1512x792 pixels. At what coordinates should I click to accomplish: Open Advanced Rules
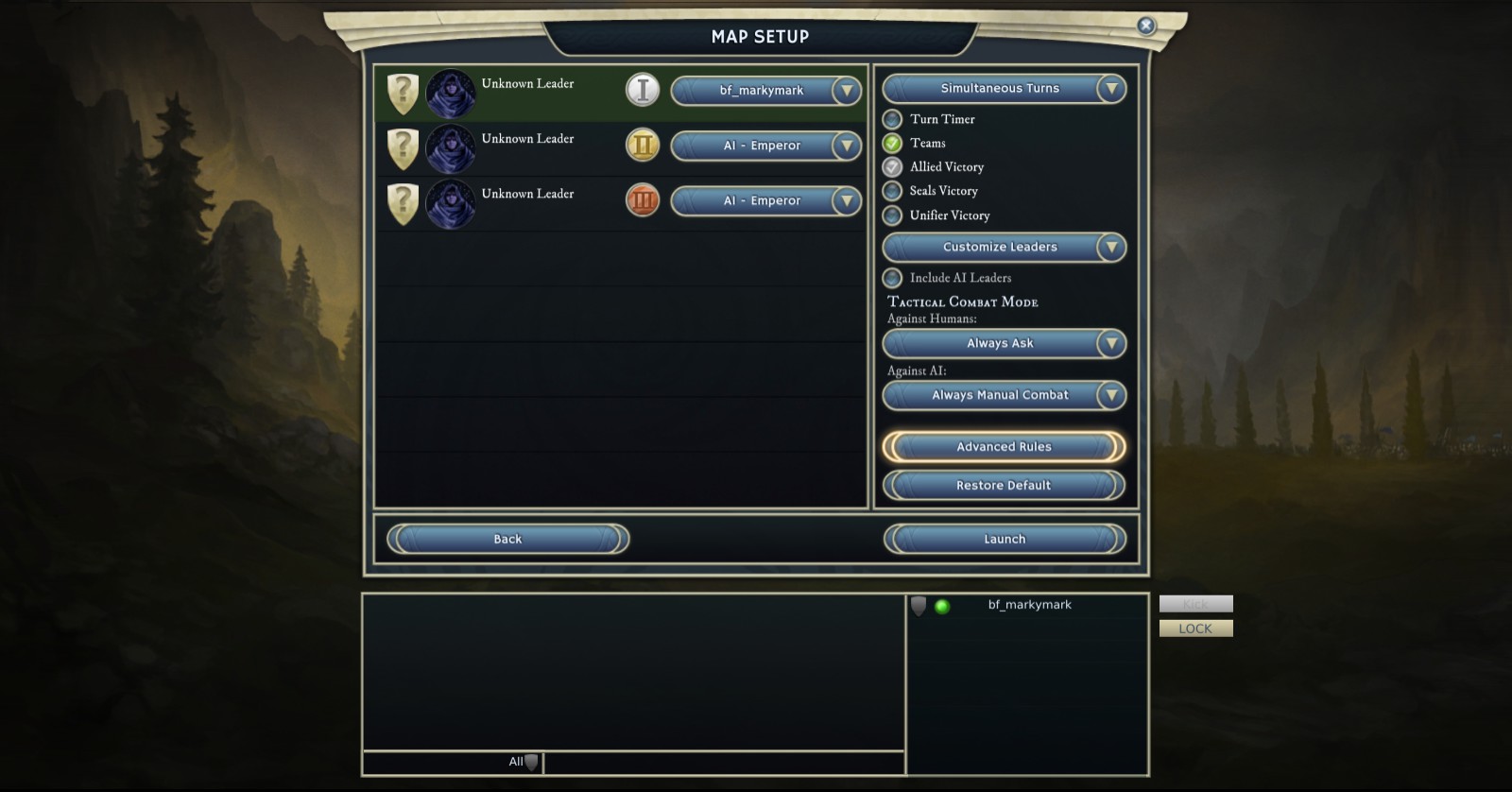[x=1004, y=447]
